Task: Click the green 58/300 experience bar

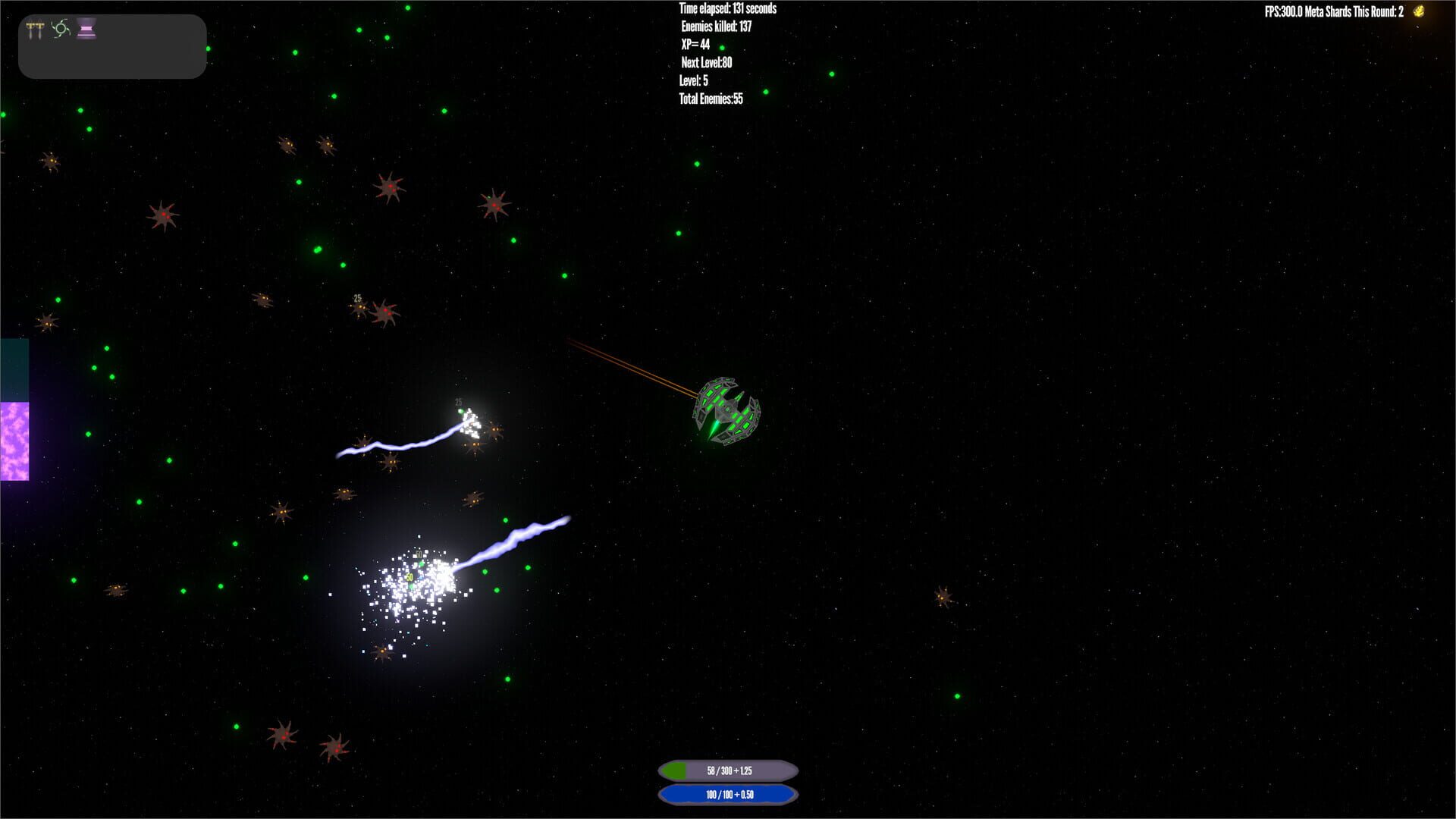Action: point(727,769)
